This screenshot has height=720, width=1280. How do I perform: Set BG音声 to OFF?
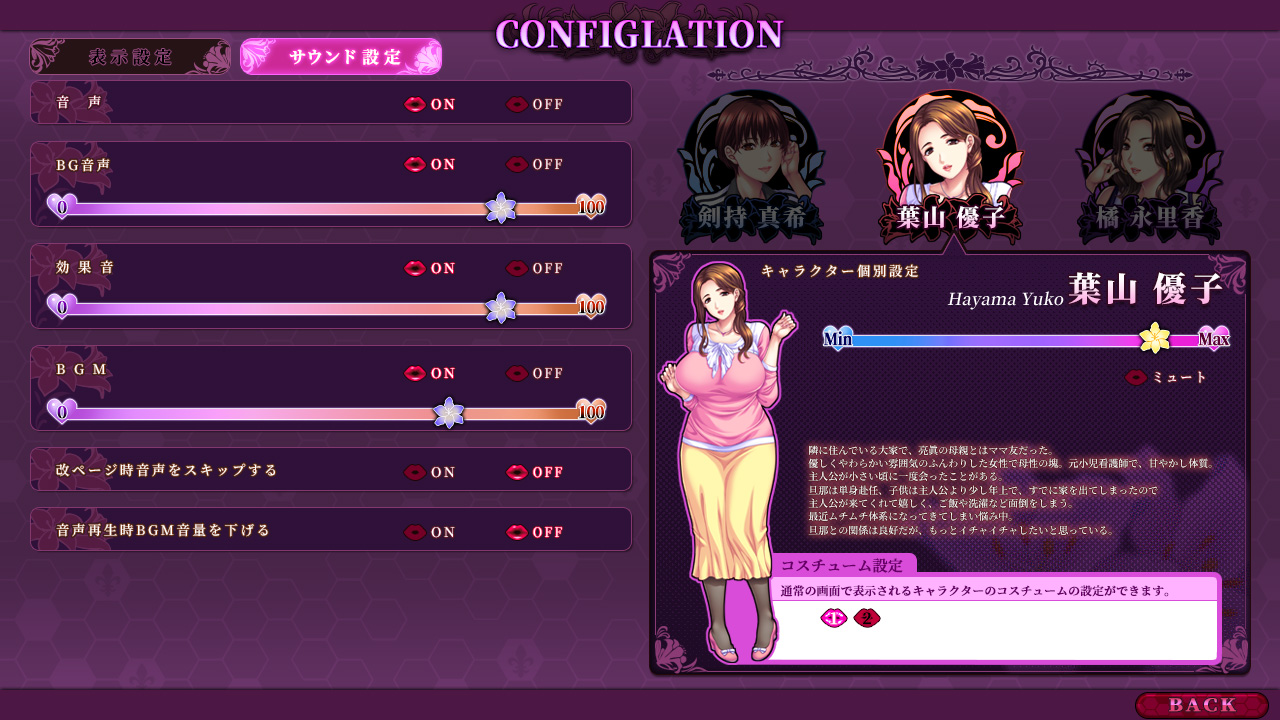coord(535,164)
